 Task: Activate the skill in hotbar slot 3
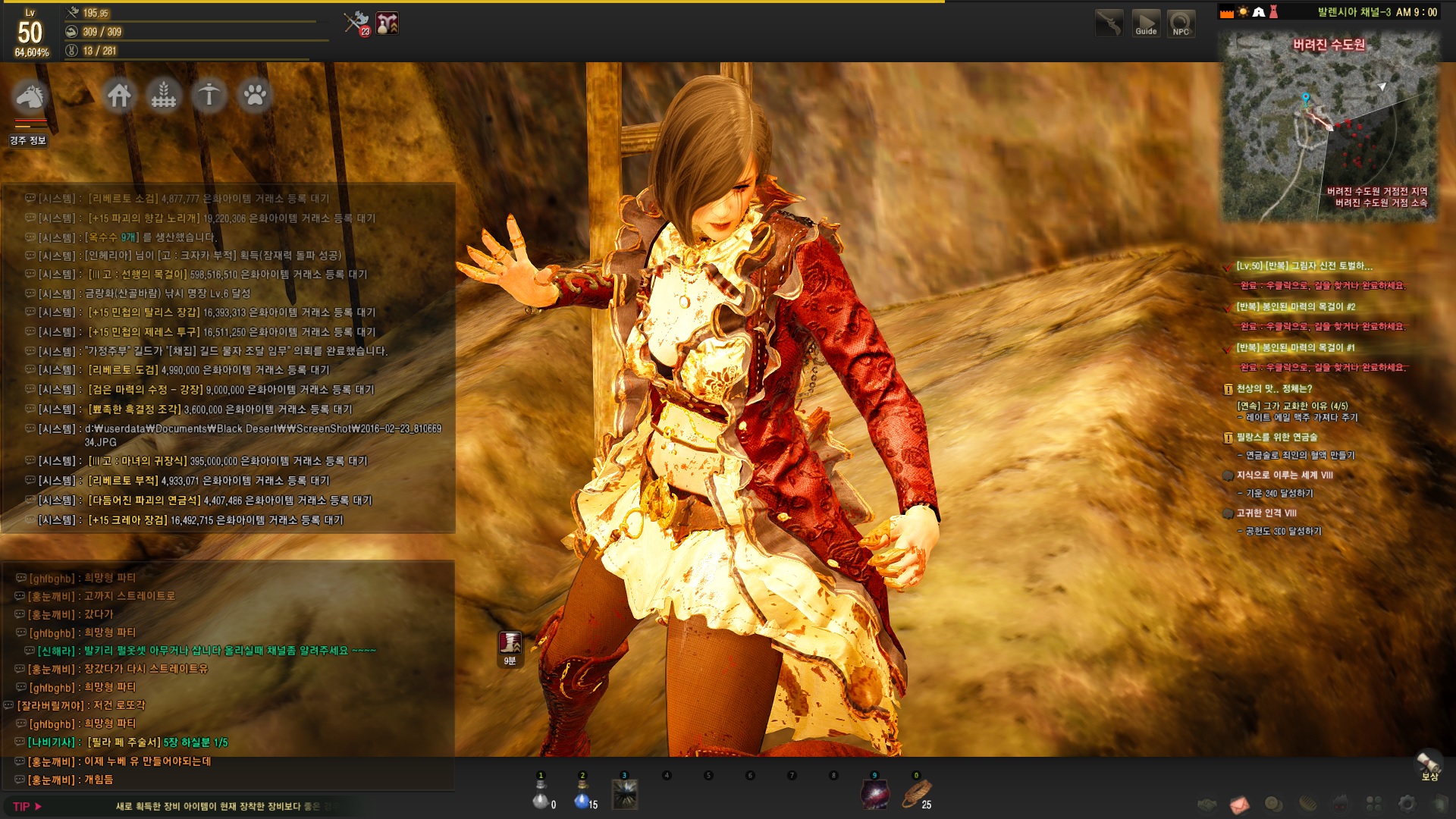pyautogui.click(x=625, y=795)
